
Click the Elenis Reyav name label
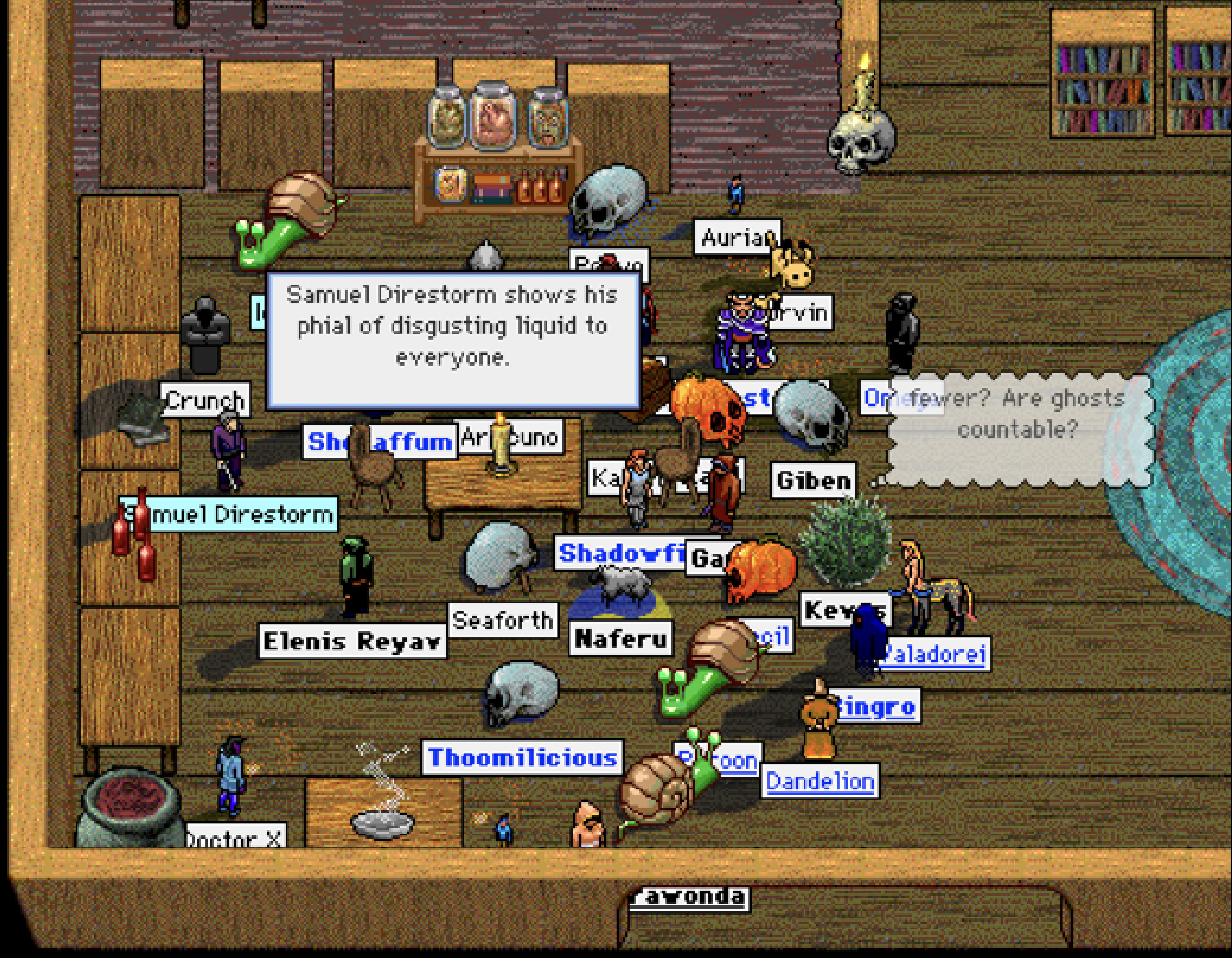(352, 641)
